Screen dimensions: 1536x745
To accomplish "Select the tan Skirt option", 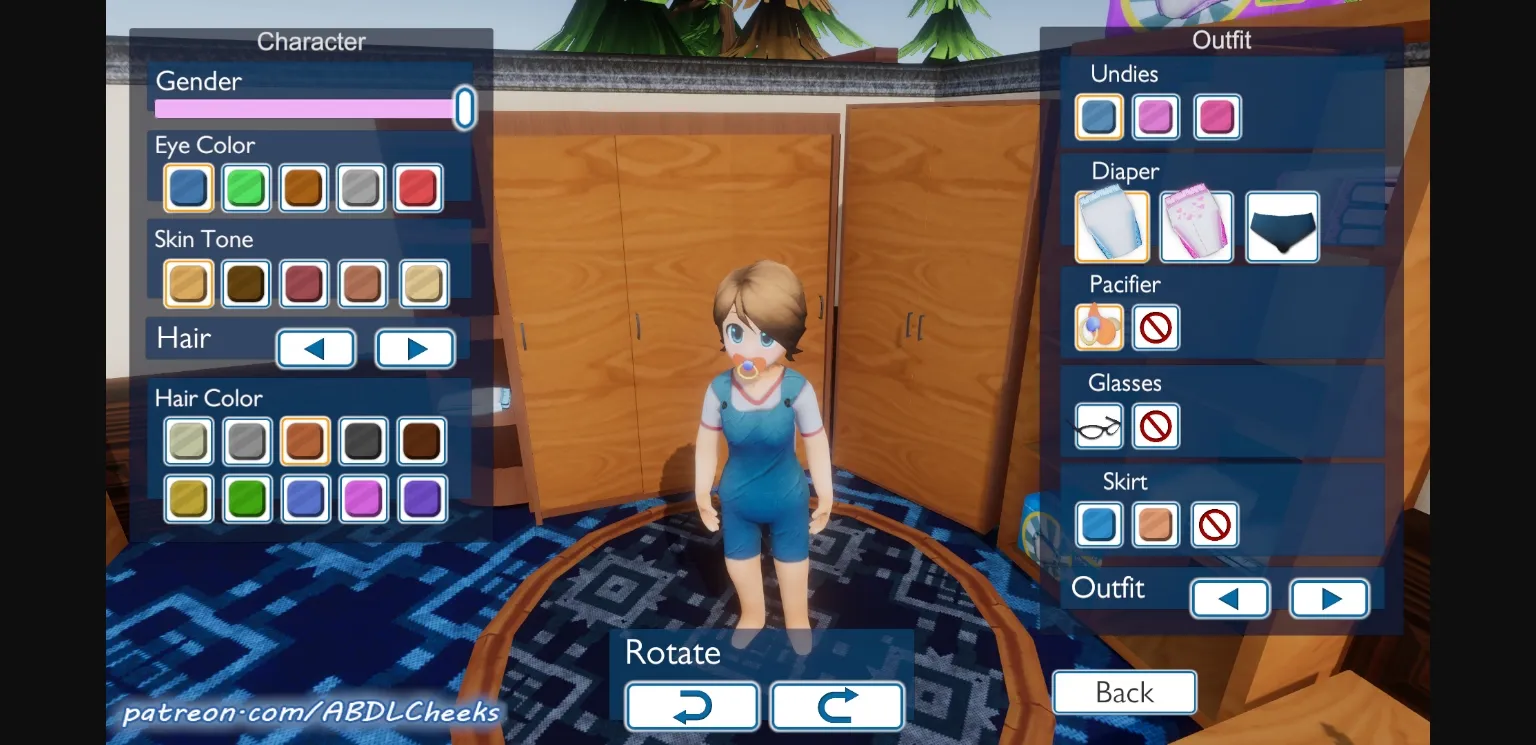I will pyautogui.click(x=1156, y=524).
